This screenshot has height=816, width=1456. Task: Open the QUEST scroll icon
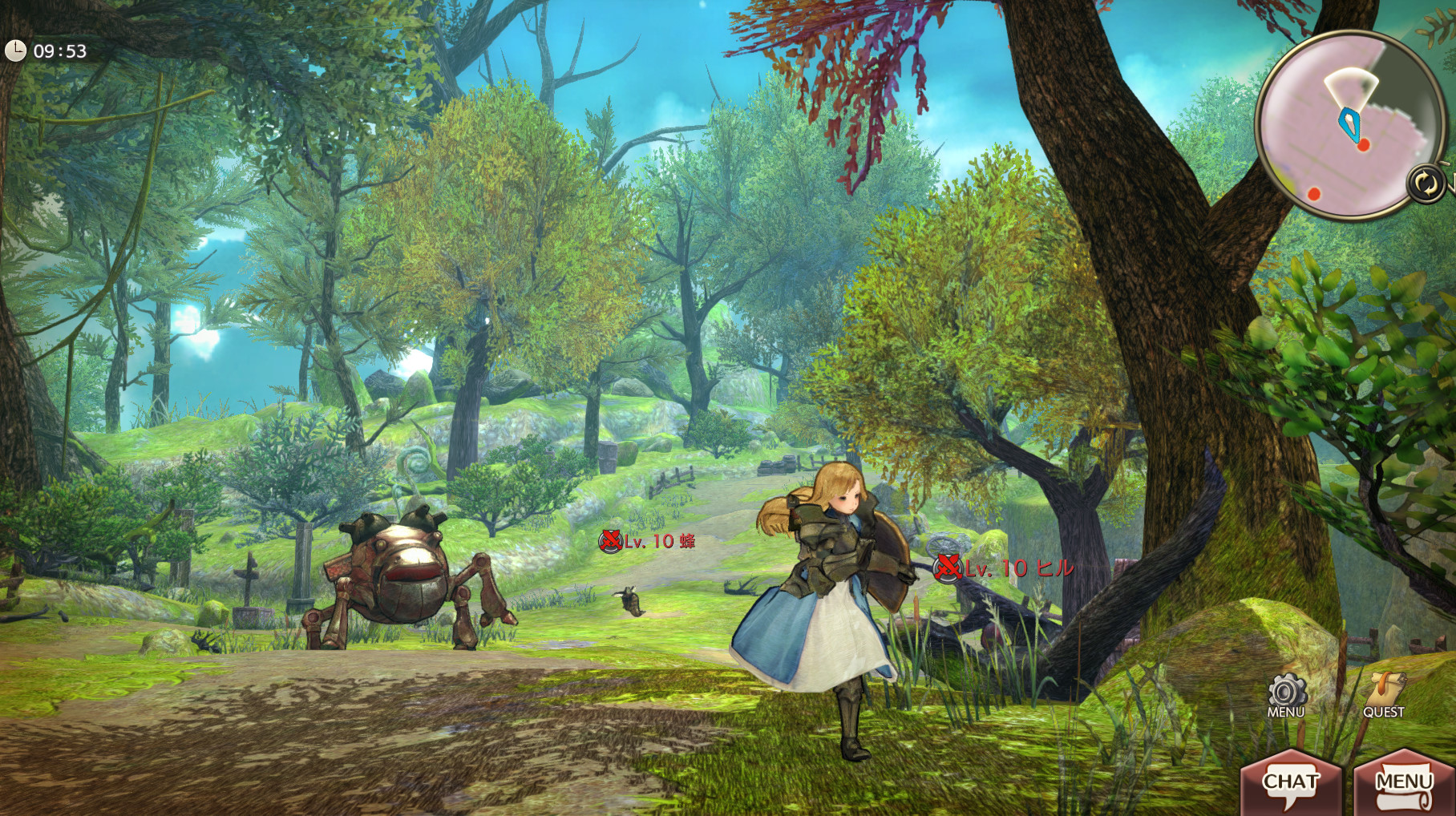pyautogui.click(x=1385, y=694)
